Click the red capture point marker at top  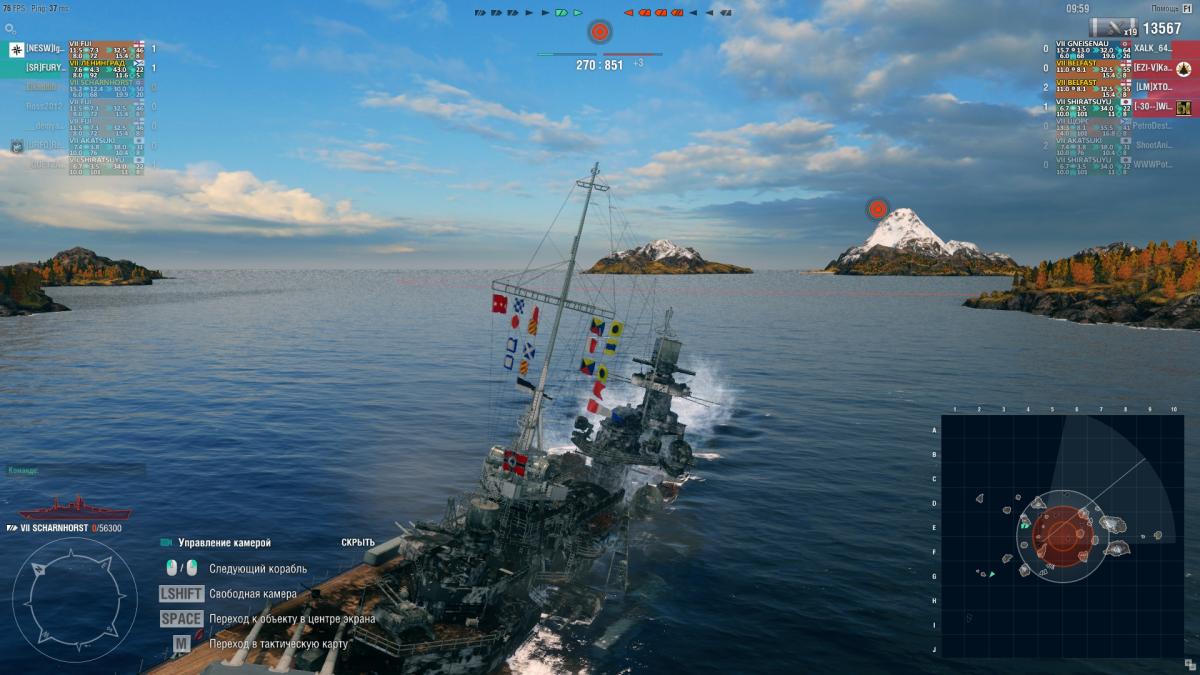click(x=599, y=32)
